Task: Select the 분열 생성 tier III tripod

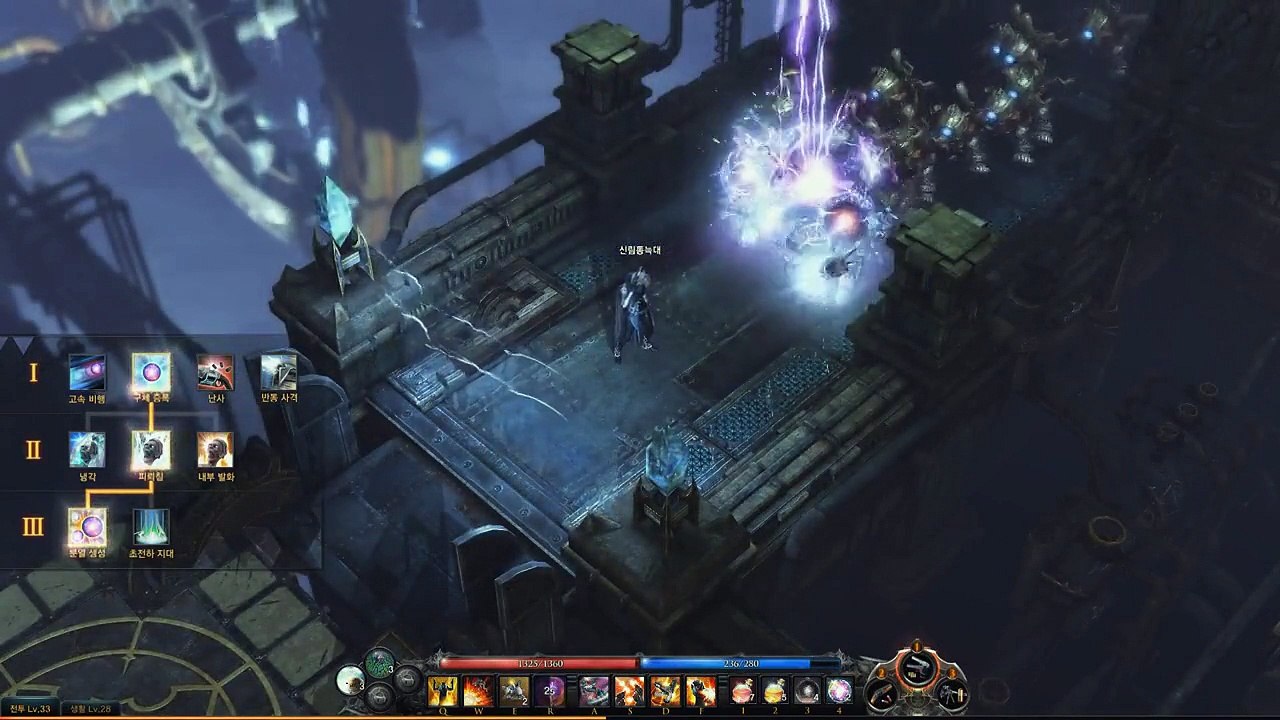Action: [87, 527]
